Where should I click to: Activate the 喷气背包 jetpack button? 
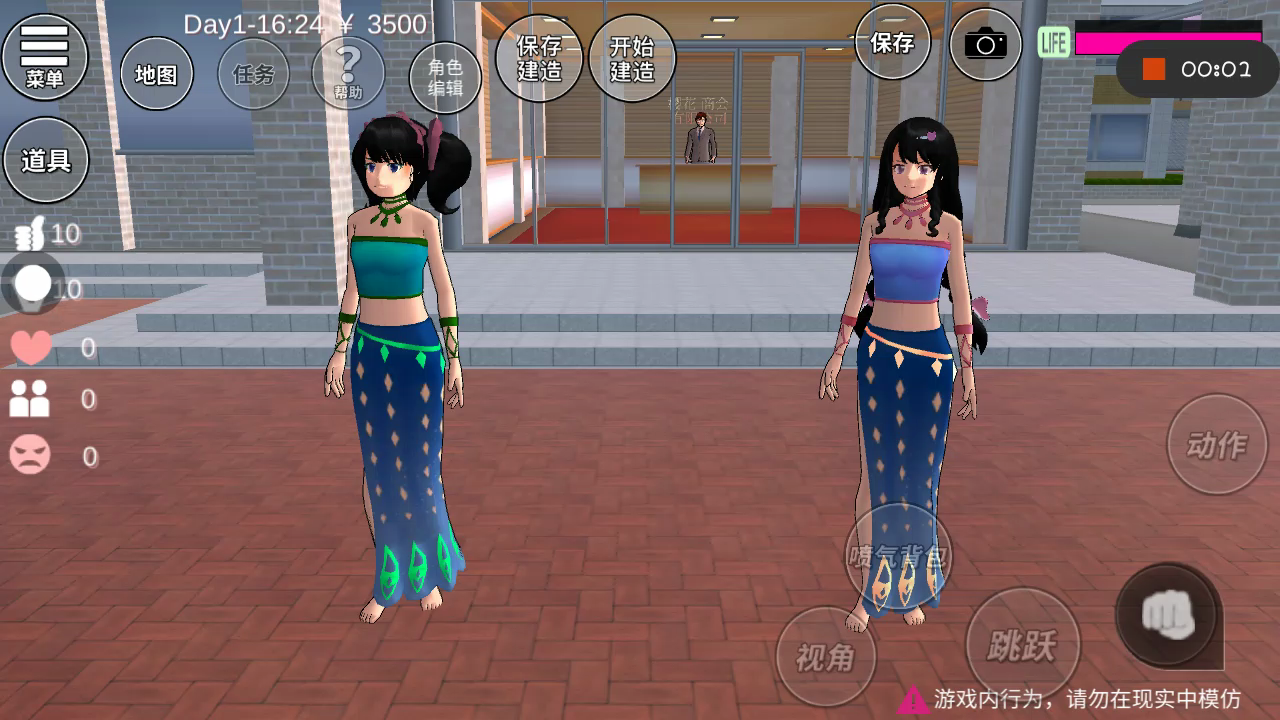(898, 555)
